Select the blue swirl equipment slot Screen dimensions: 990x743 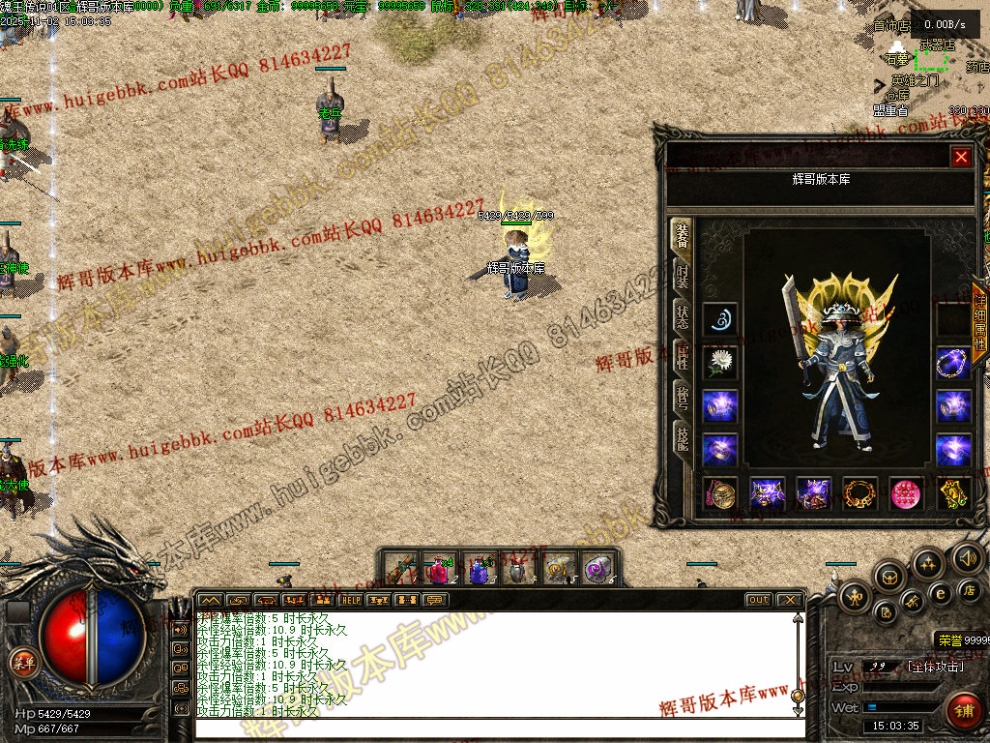point(720,320)
